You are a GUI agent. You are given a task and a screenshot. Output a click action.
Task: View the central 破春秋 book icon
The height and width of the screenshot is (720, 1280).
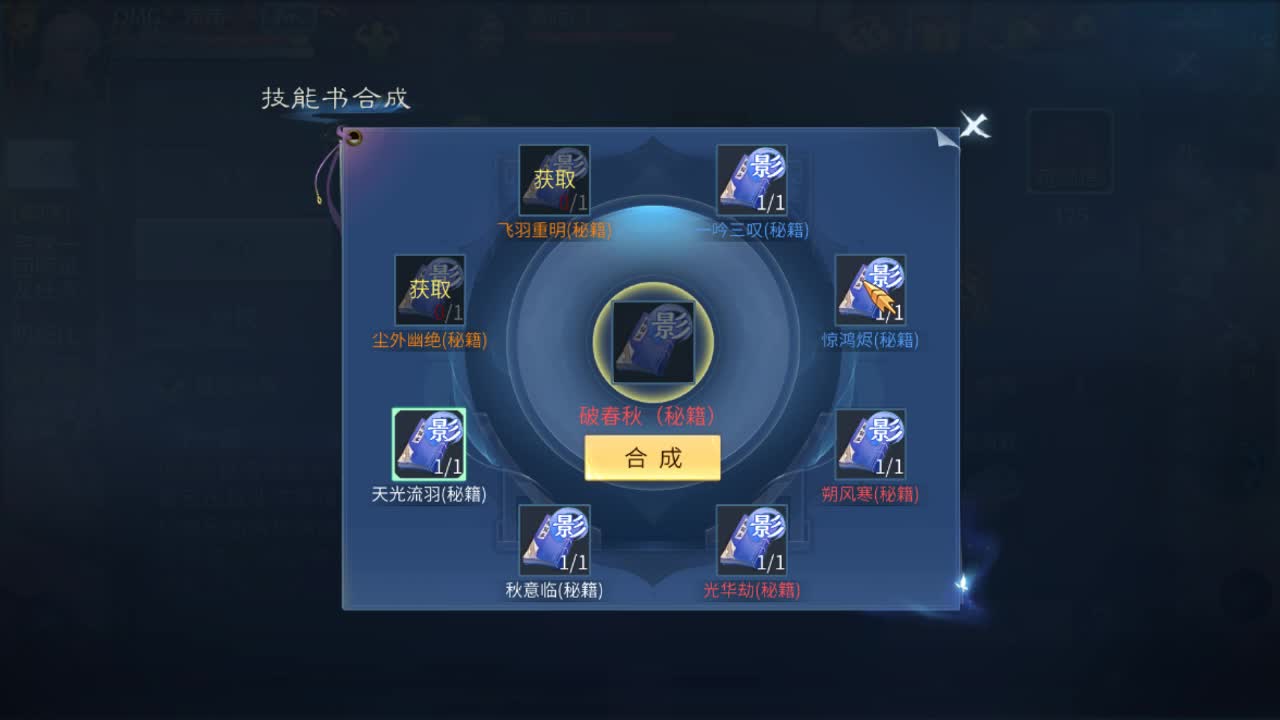point(652,340)
